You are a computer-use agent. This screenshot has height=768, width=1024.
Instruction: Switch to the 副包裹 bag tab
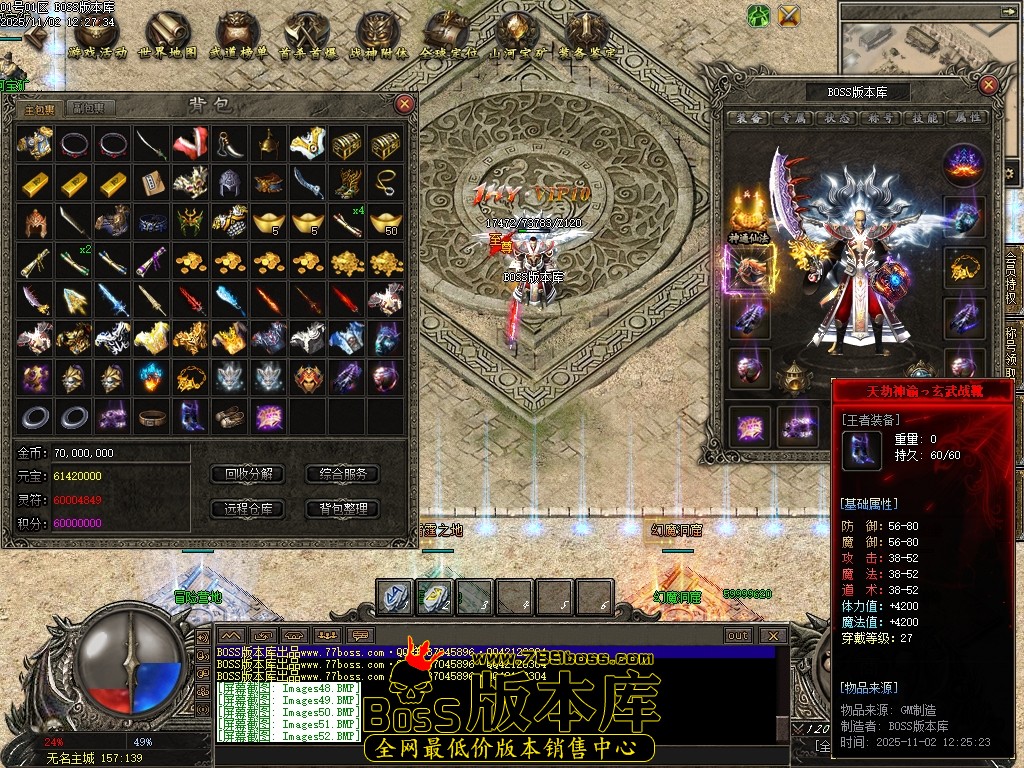(x=87, y=108)
